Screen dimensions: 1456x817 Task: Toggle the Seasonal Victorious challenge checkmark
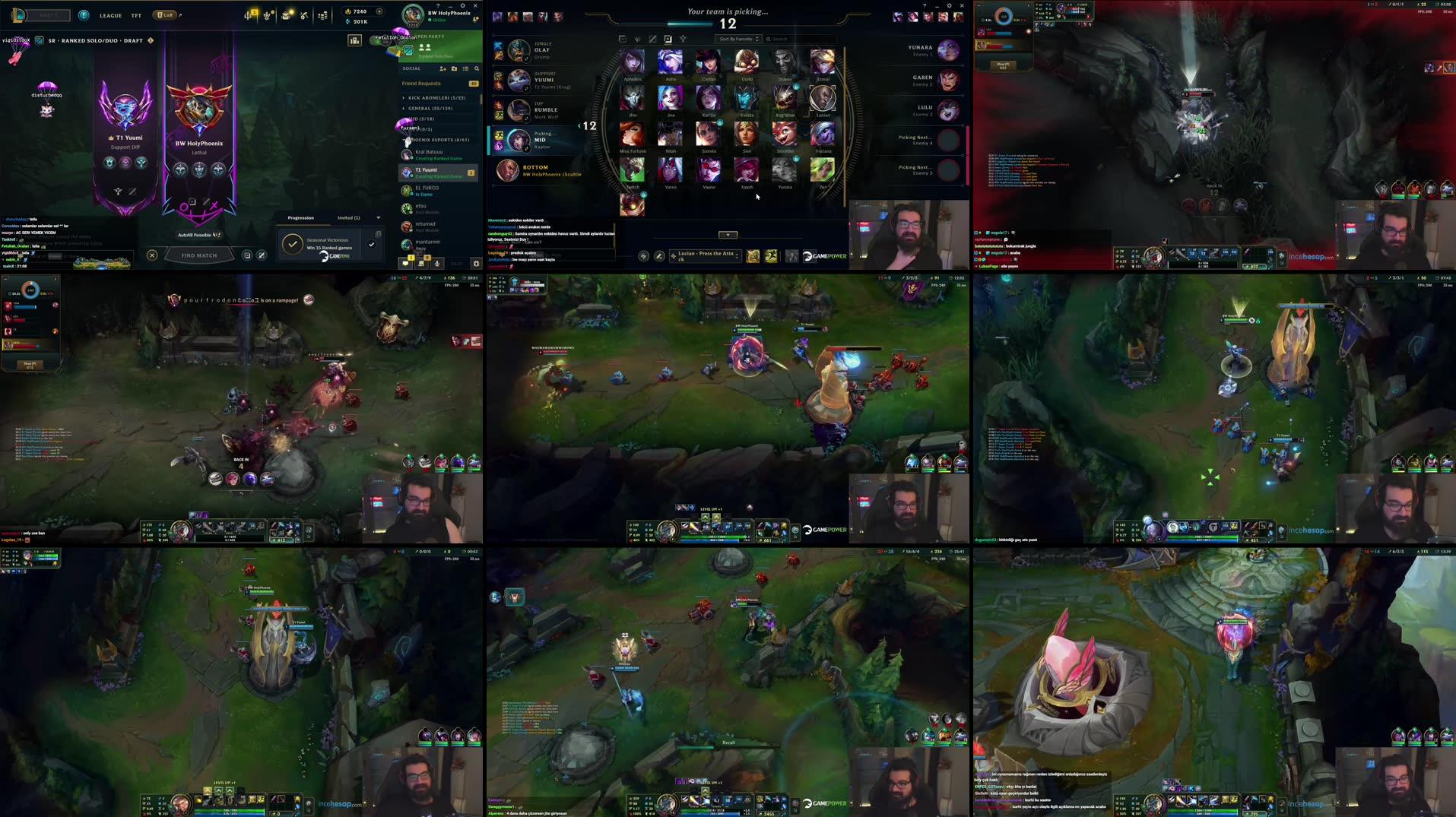point(372,243)
